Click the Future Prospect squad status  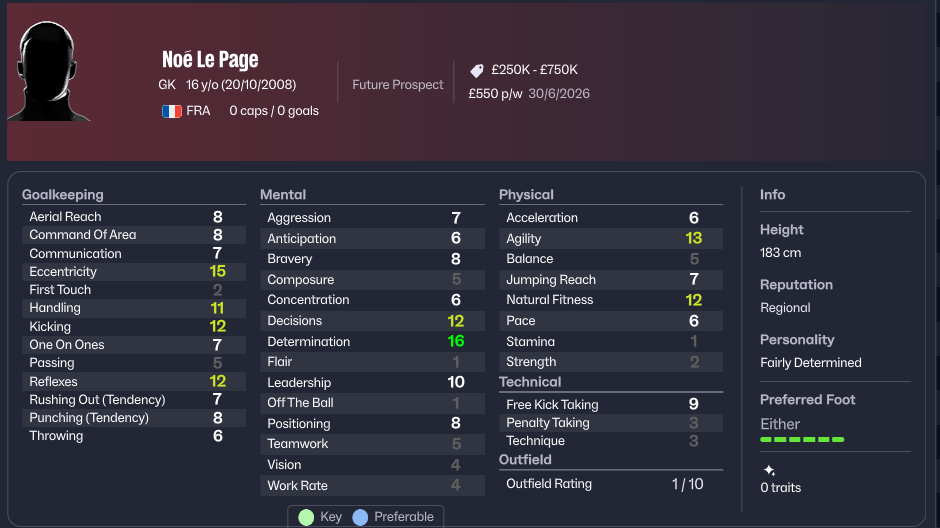(397, 85)
